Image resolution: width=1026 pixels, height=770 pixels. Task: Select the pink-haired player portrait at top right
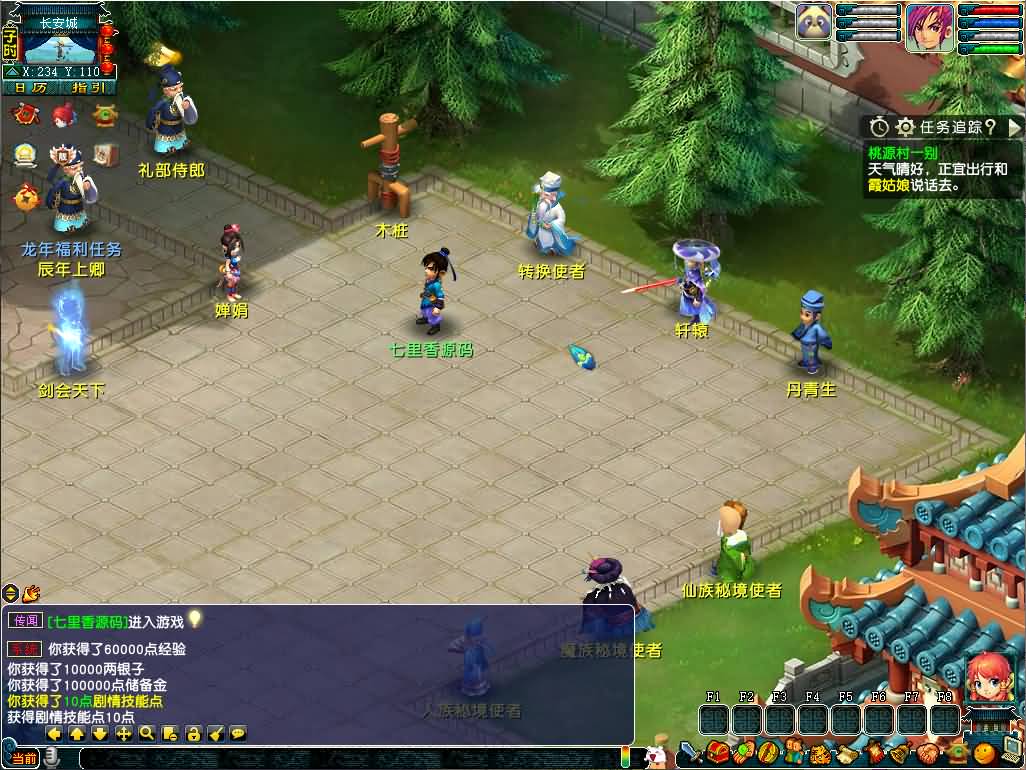coord(929,27)
